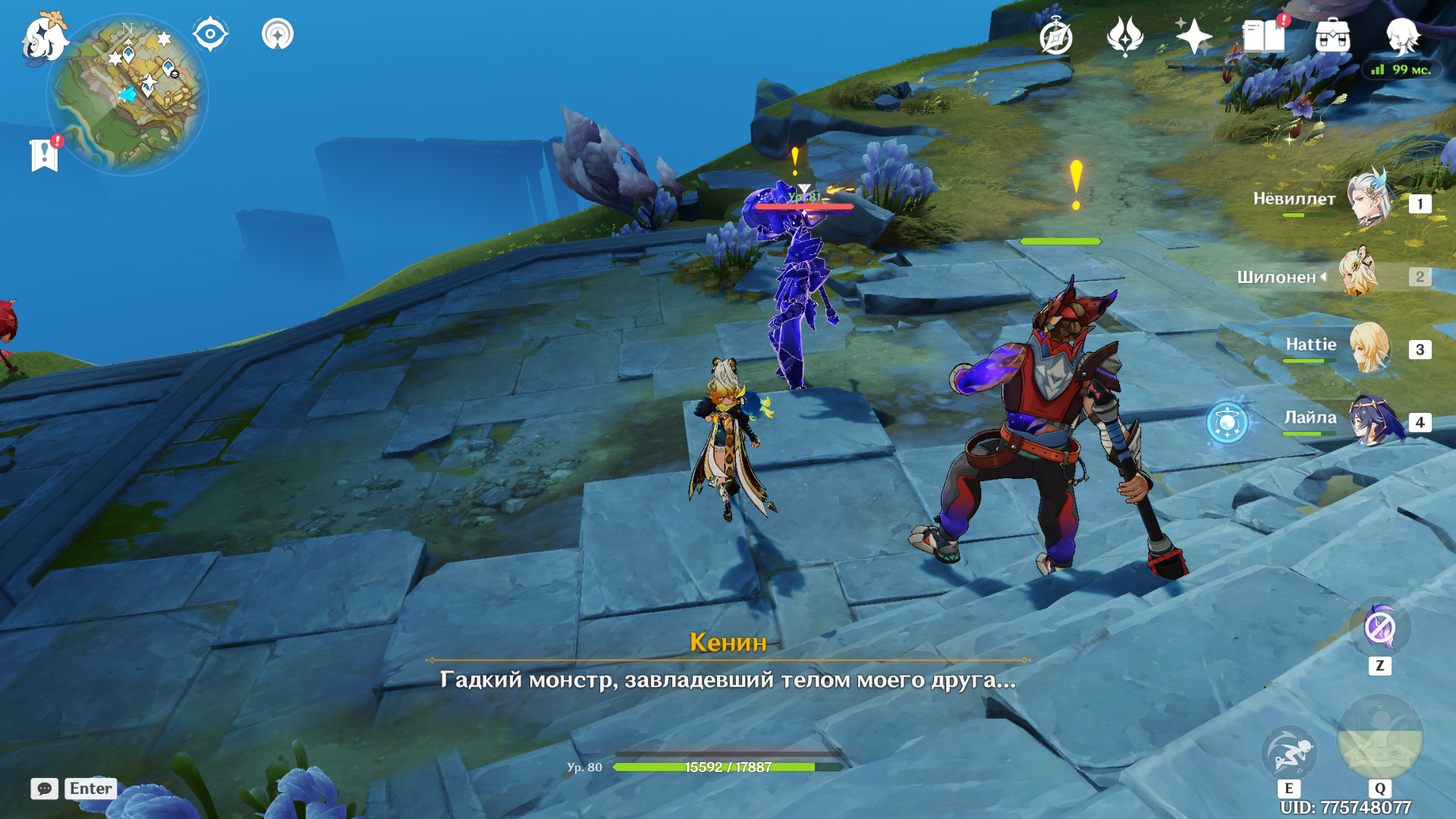This screenshot has height=819, width=1456.
Task: Activate the Elemental Skill icon
Action: [1288, 752]
